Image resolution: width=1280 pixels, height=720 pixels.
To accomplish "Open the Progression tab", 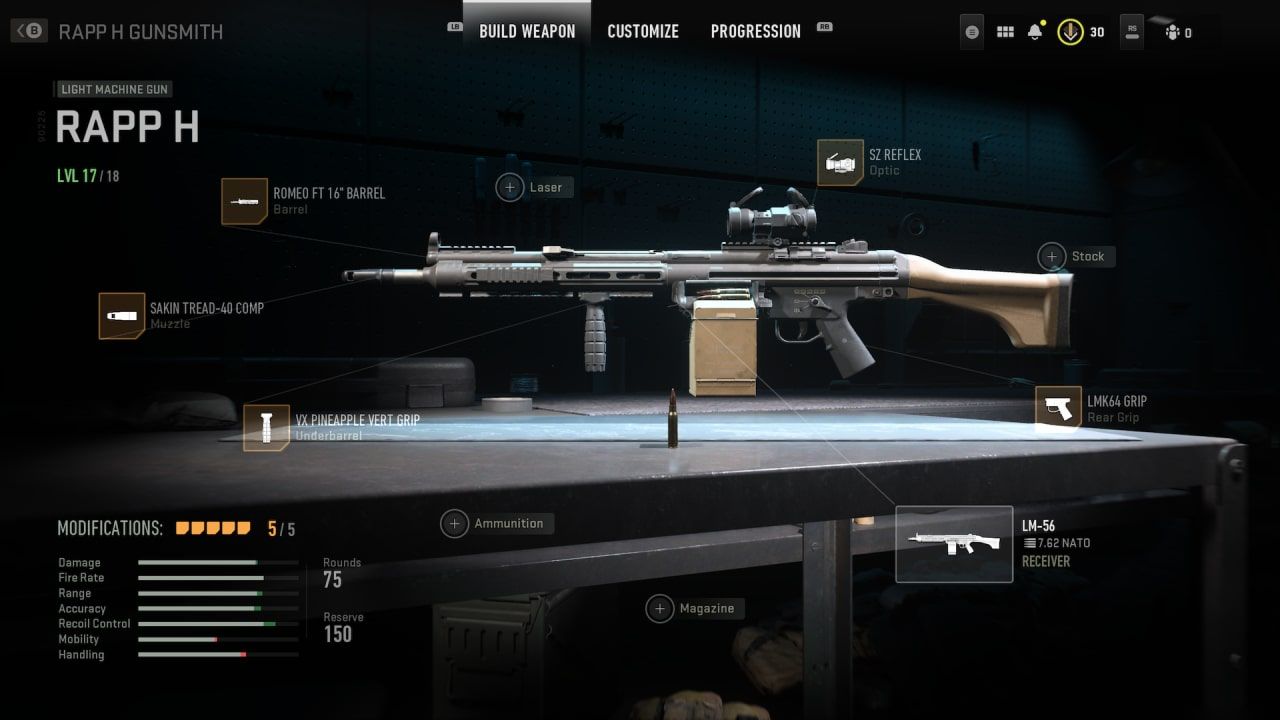I will (x=755, y=31).
